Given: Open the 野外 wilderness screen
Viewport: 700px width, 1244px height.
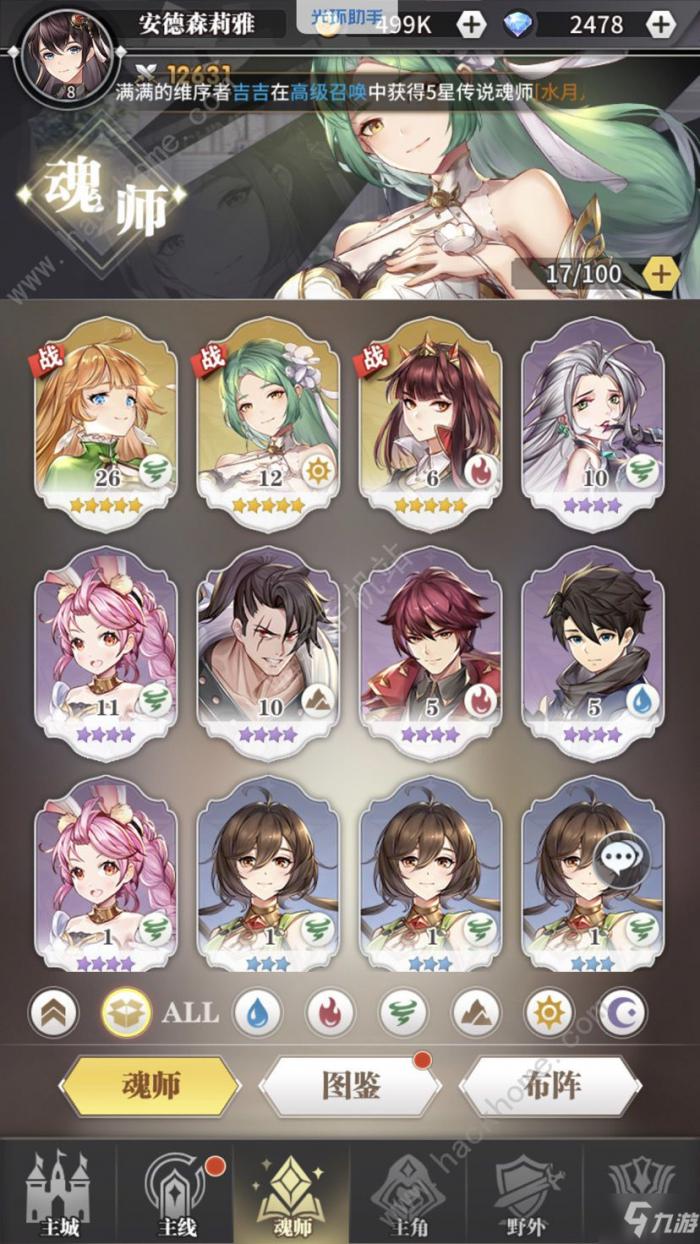Looking at the screenshot, I should tap(524, 1193).
